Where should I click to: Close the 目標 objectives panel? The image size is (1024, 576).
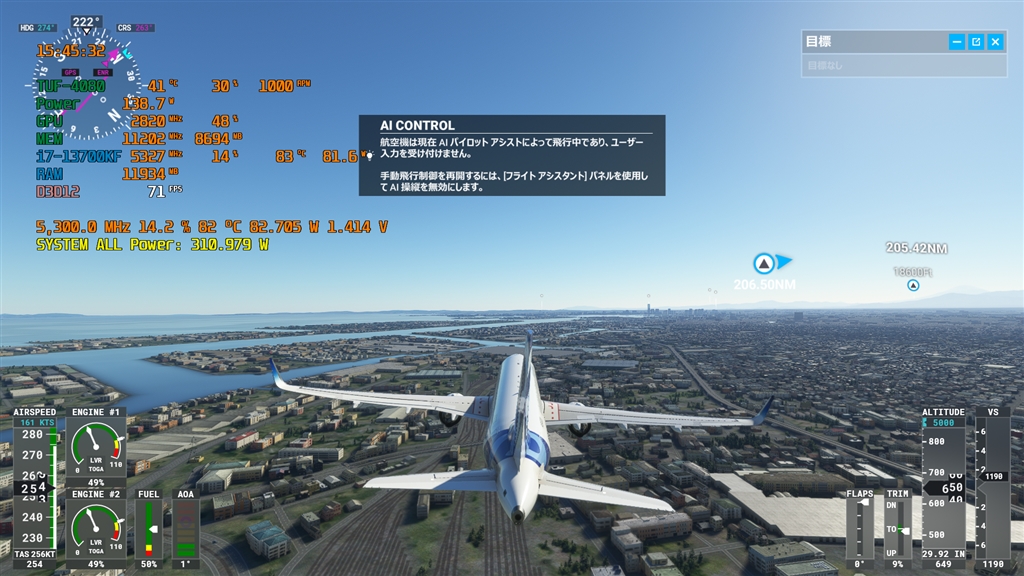[996, 42]
